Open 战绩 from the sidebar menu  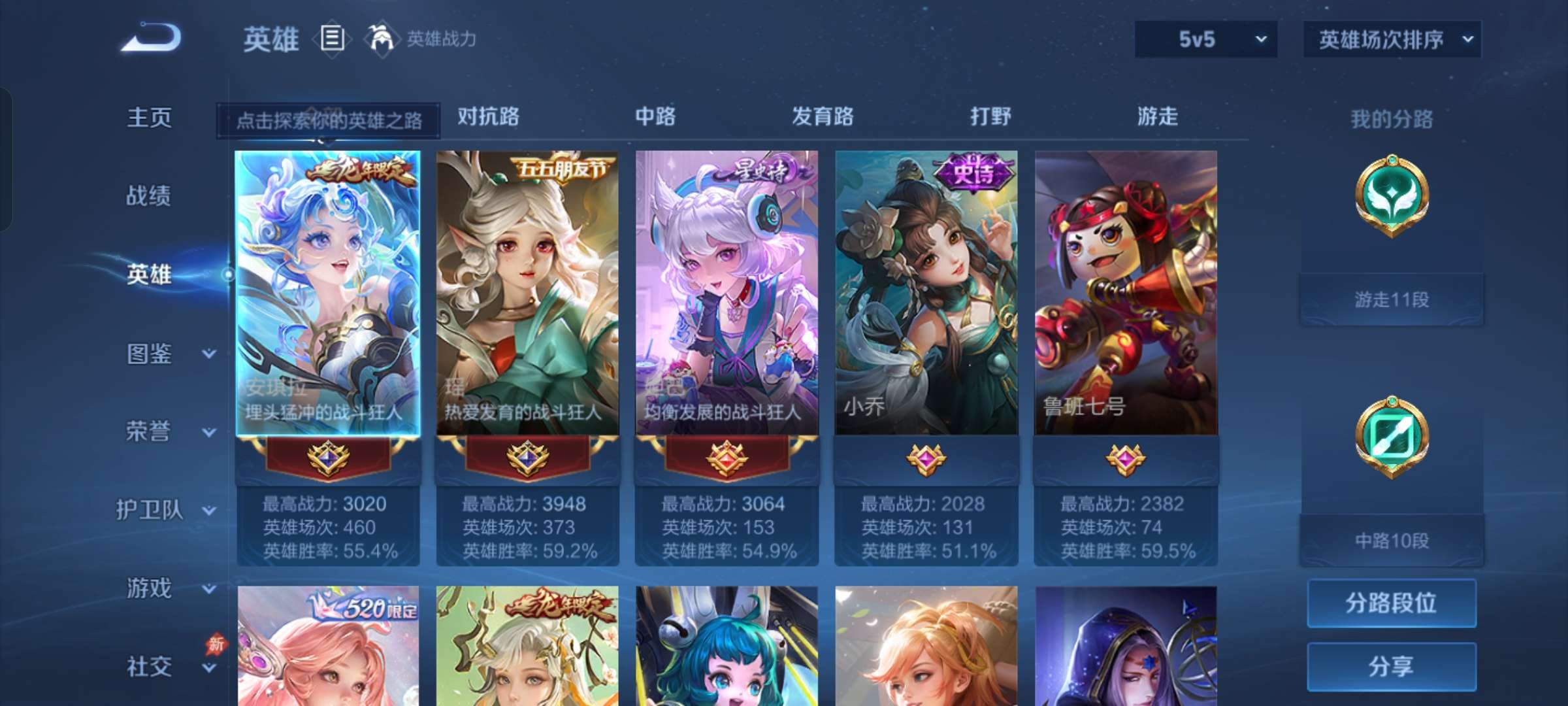[149, 196]
